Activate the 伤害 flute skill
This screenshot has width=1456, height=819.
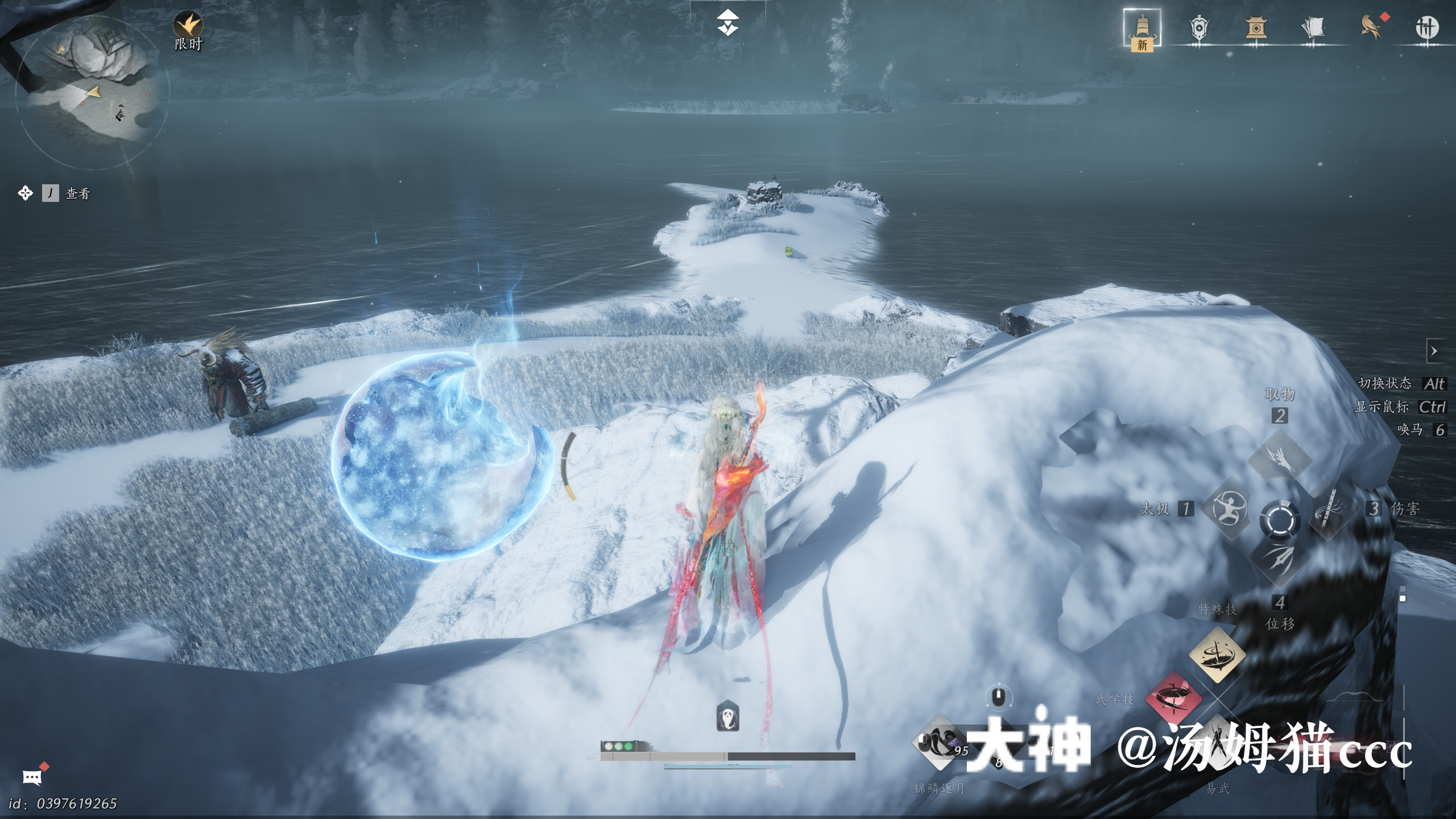pyautogui.click(x=1331, y=508)
